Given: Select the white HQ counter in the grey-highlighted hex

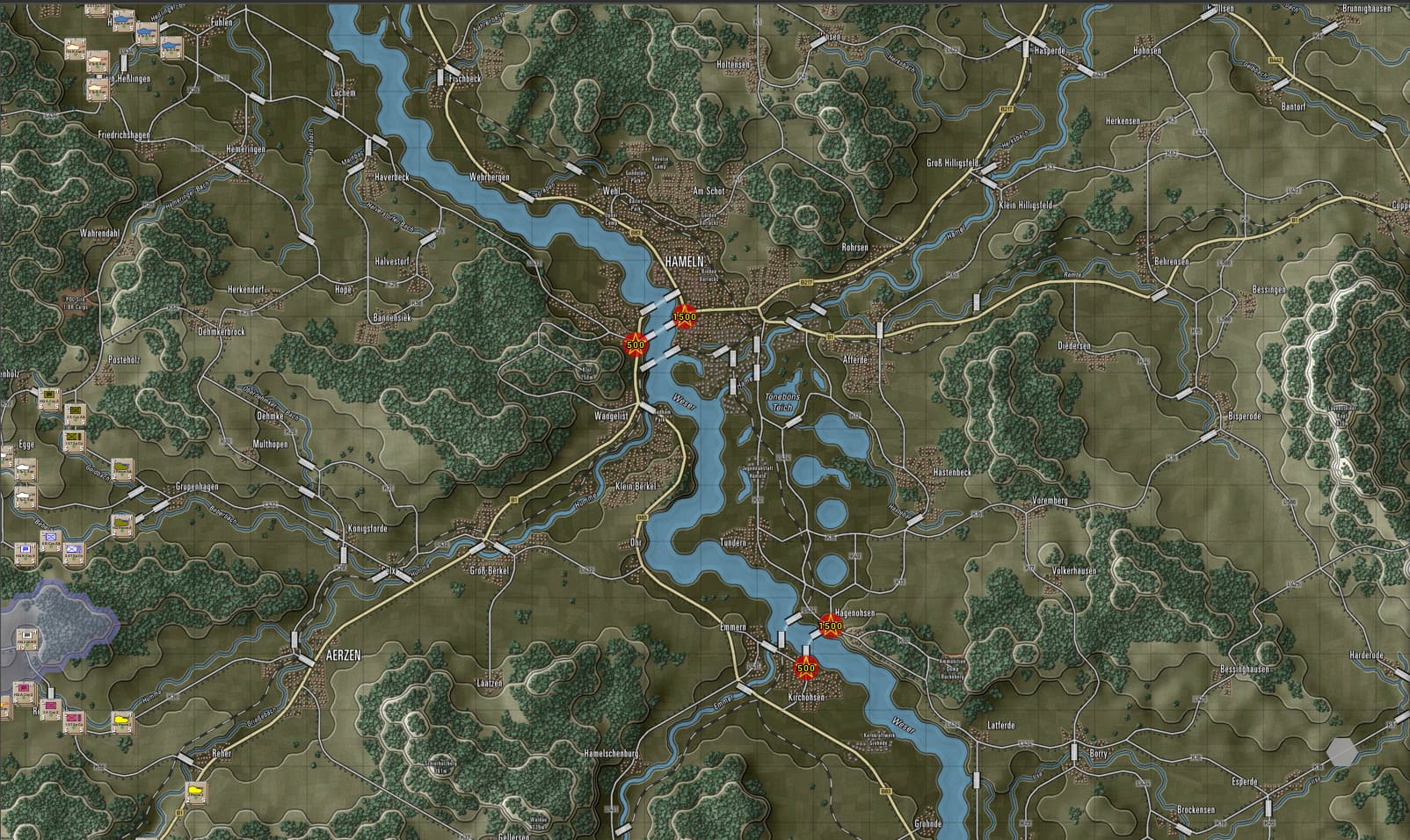Looking at the screenshot, I should pyautogui.click(x=29, y=634).
